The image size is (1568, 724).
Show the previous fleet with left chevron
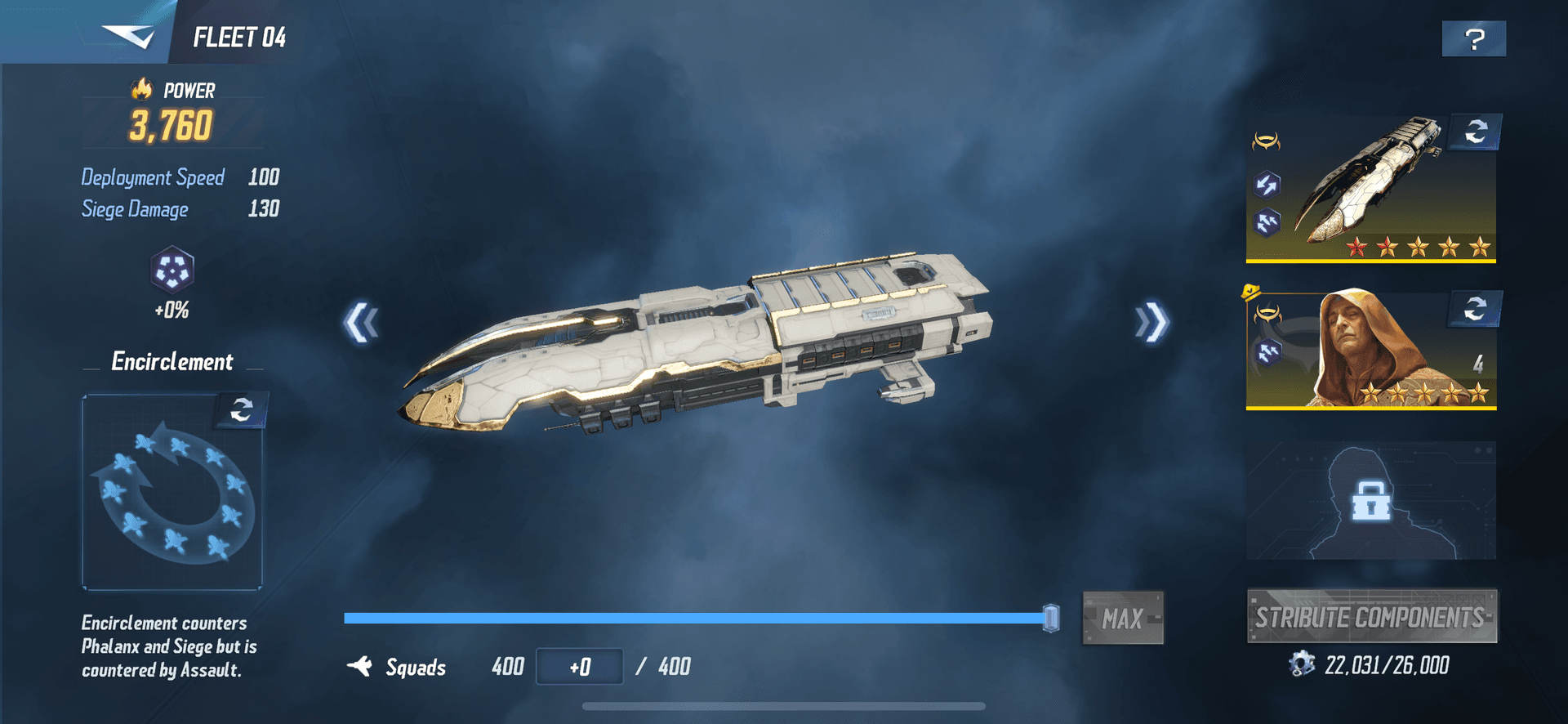(361, 322)
